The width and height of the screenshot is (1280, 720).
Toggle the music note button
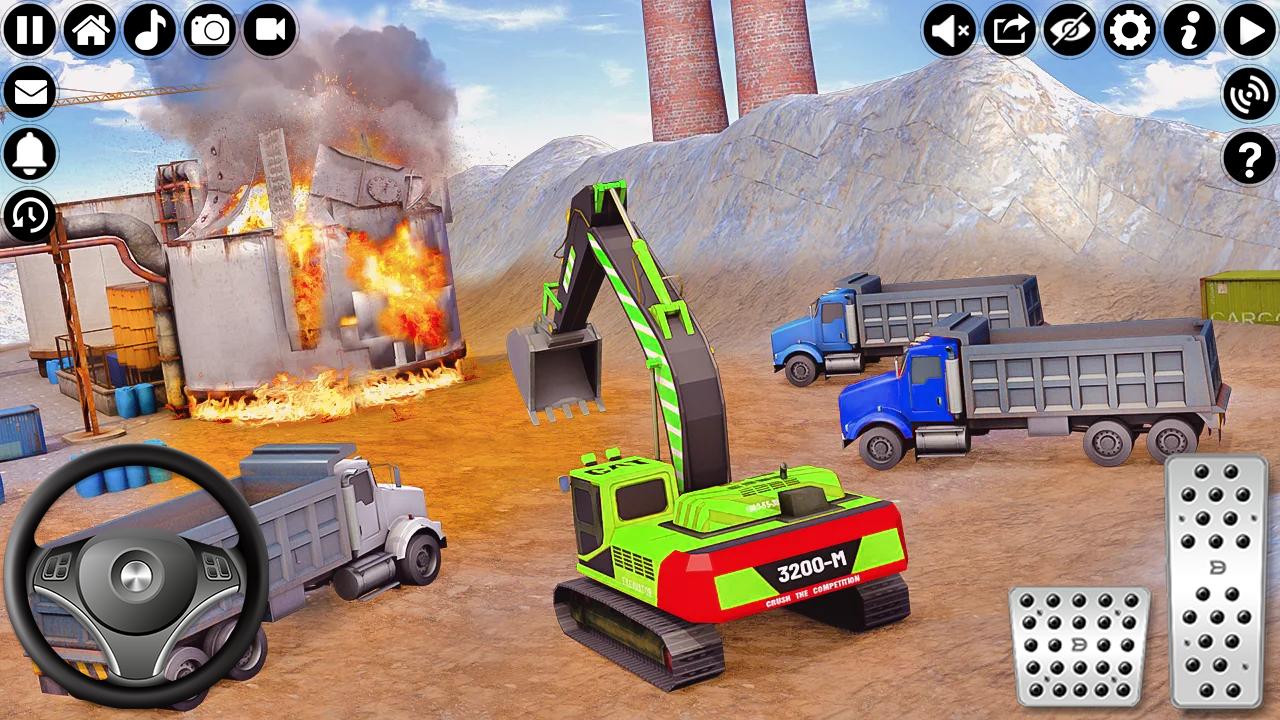pos(150,30)
